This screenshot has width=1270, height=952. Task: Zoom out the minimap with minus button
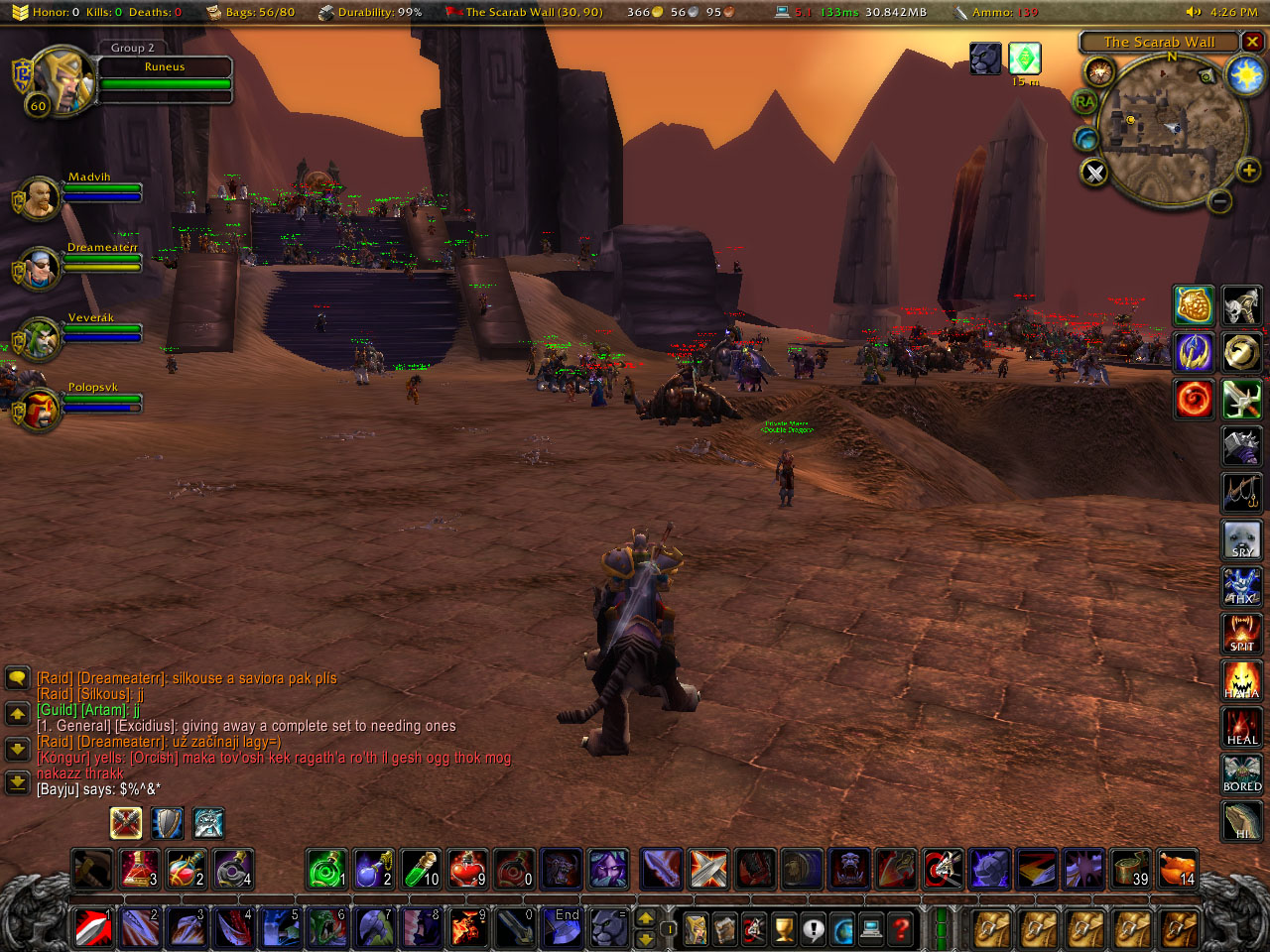pyautogui.click(x=1220, y=201)
